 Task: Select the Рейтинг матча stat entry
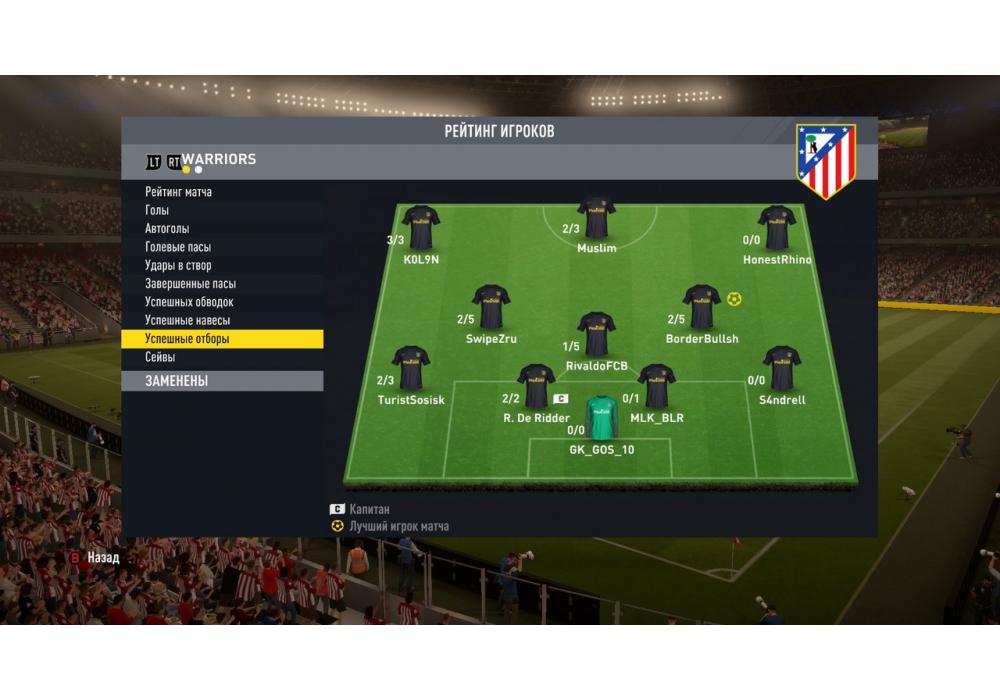point(178,192)
